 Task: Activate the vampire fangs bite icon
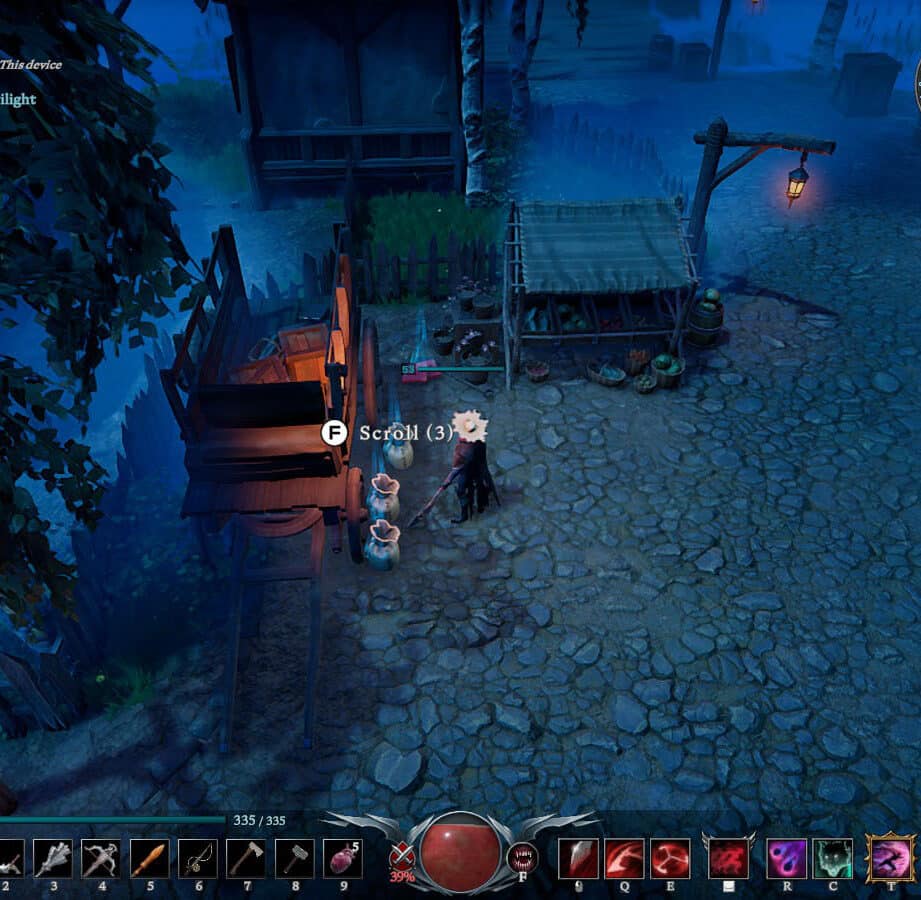pyautogui.click(x=522, y=857)
